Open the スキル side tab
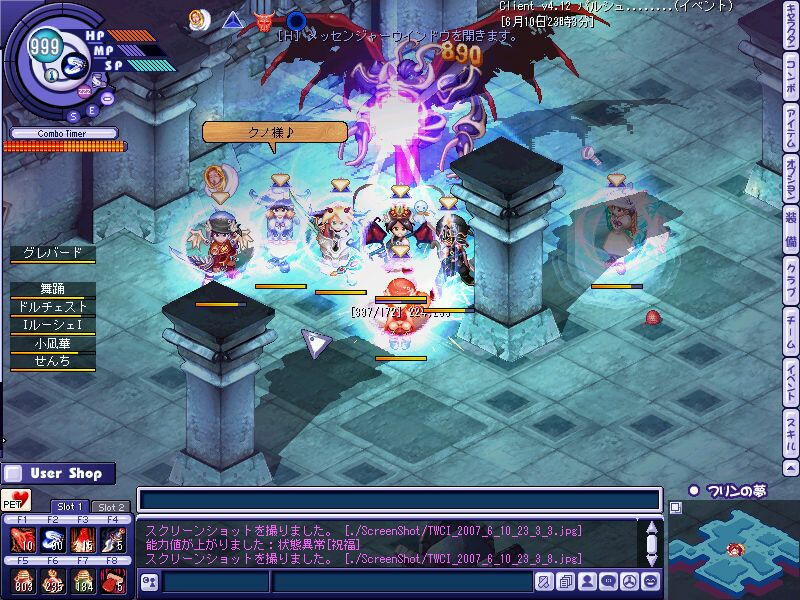Image resolution: width=800 pixels, height=600 pixels. [790, 432]
